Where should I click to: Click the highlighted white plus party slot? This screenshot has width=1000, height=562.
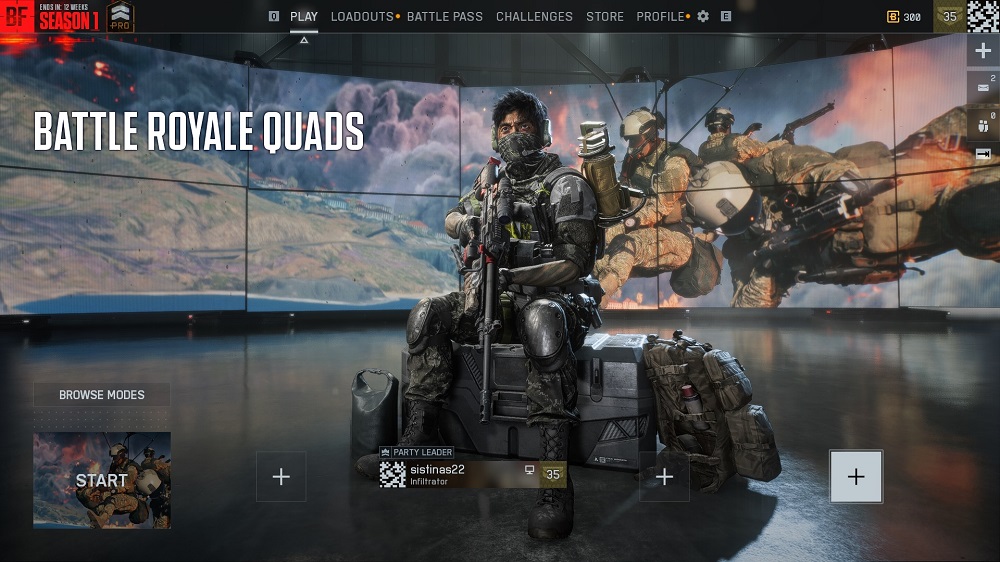pyautogui.click(x=856, y=476)
